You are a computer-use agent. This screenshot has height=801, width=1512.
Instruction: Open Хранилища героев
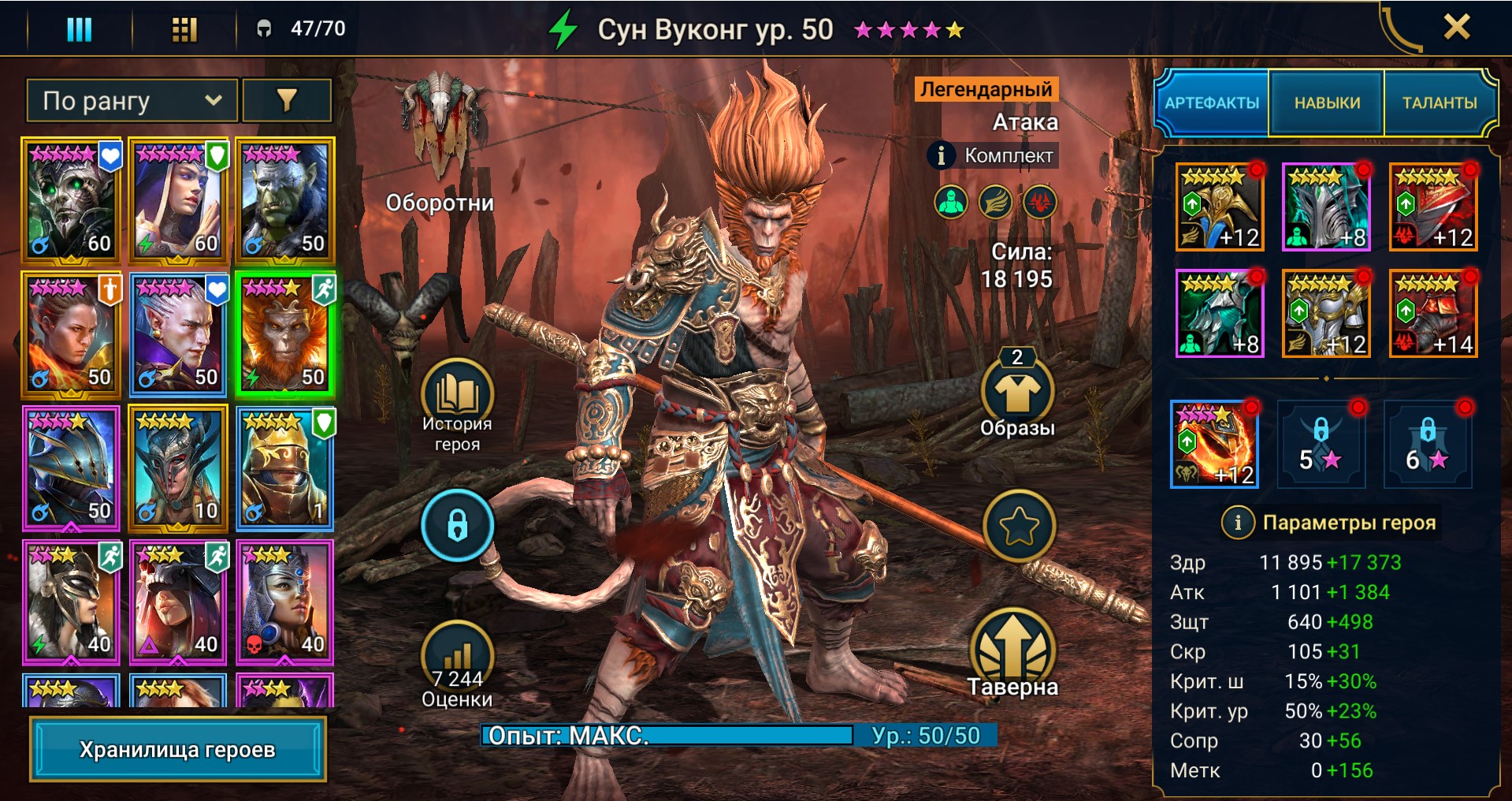point(177,749)
